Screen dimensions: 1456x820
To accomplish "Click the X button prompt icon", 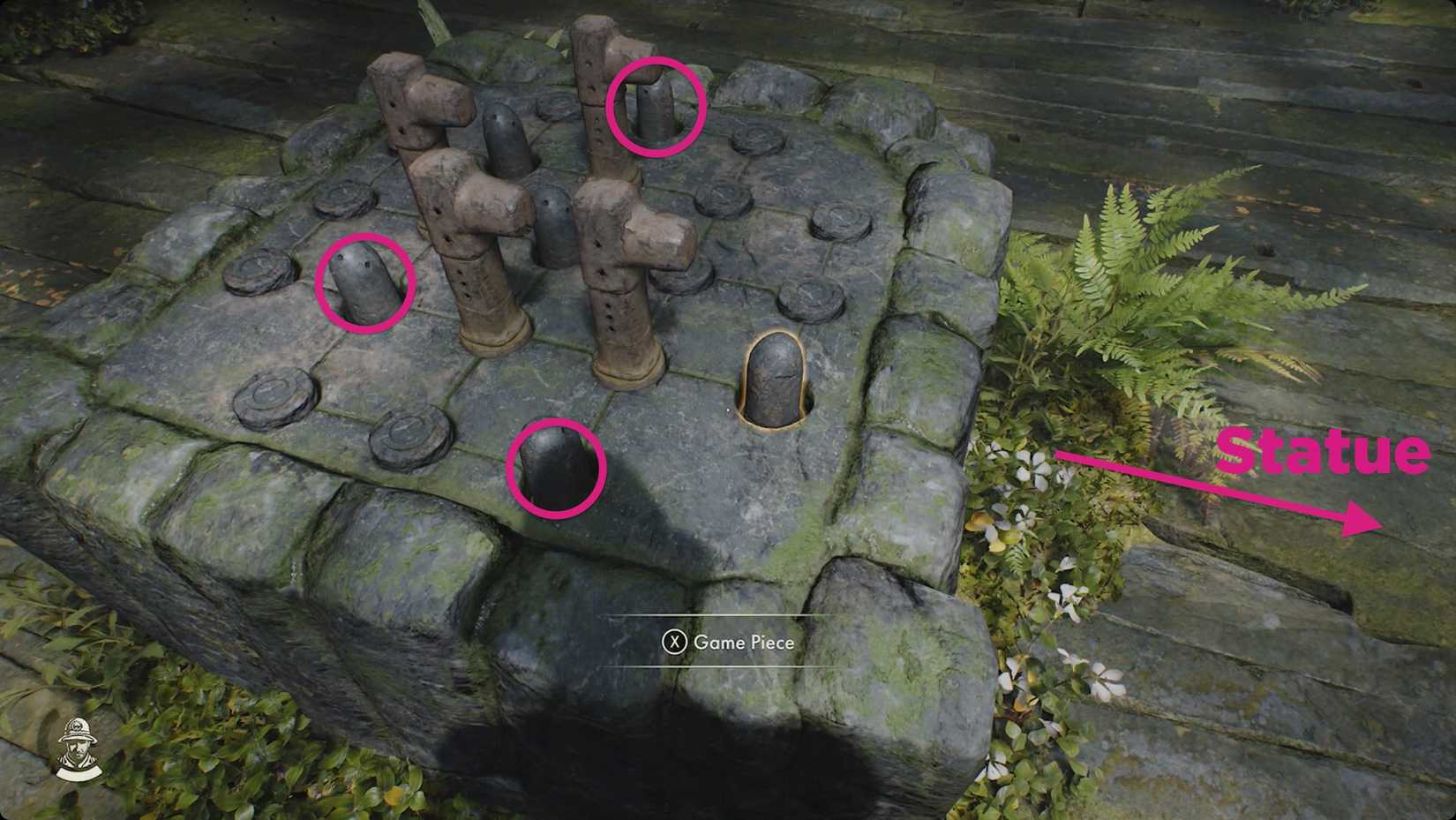I will coord(674,643).
